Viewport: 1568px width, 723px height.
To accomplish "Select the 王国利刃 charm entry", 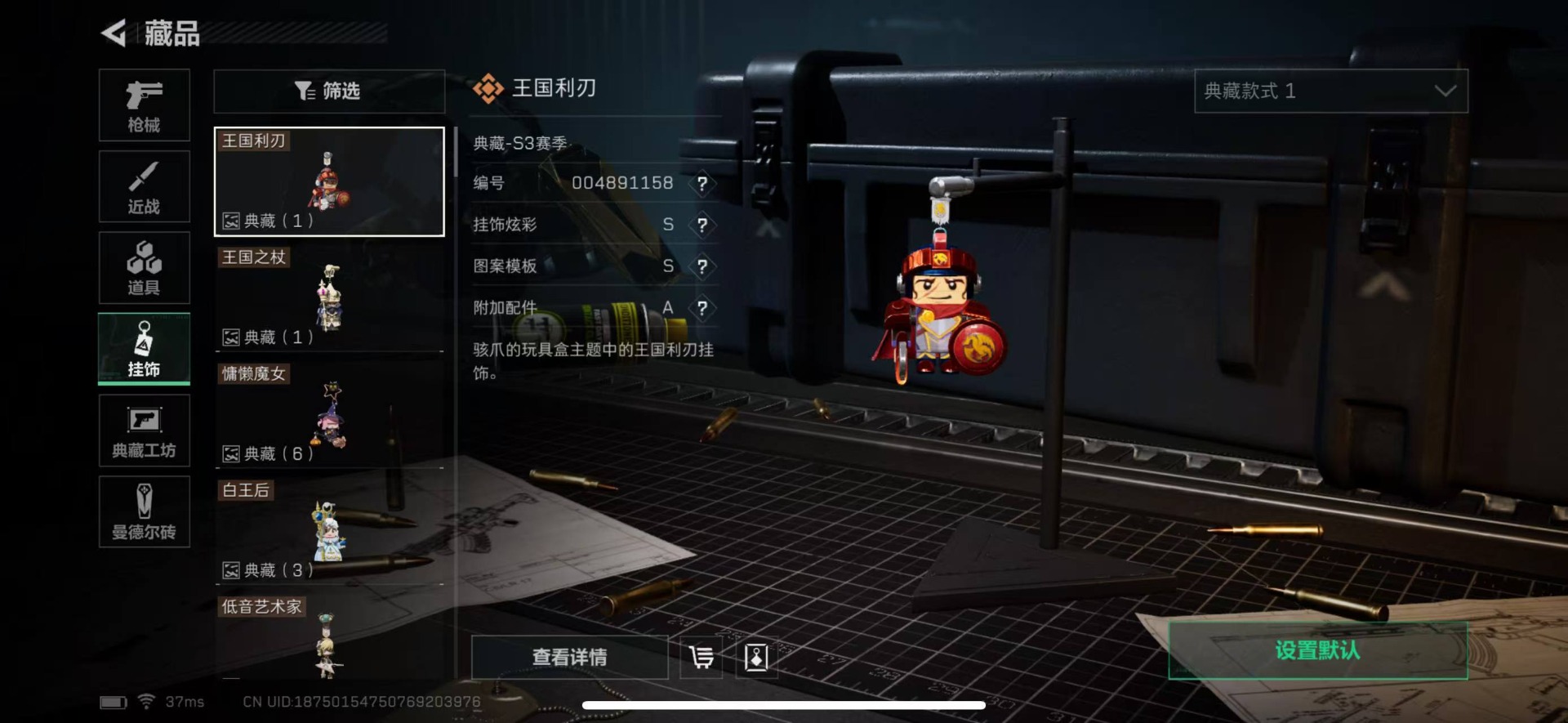I will point(328,181).
